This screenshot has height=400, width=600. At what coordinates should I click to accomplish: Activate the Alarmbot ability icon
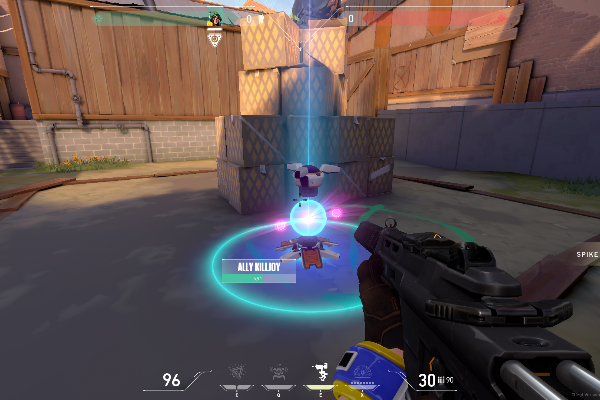pos(277,372)
